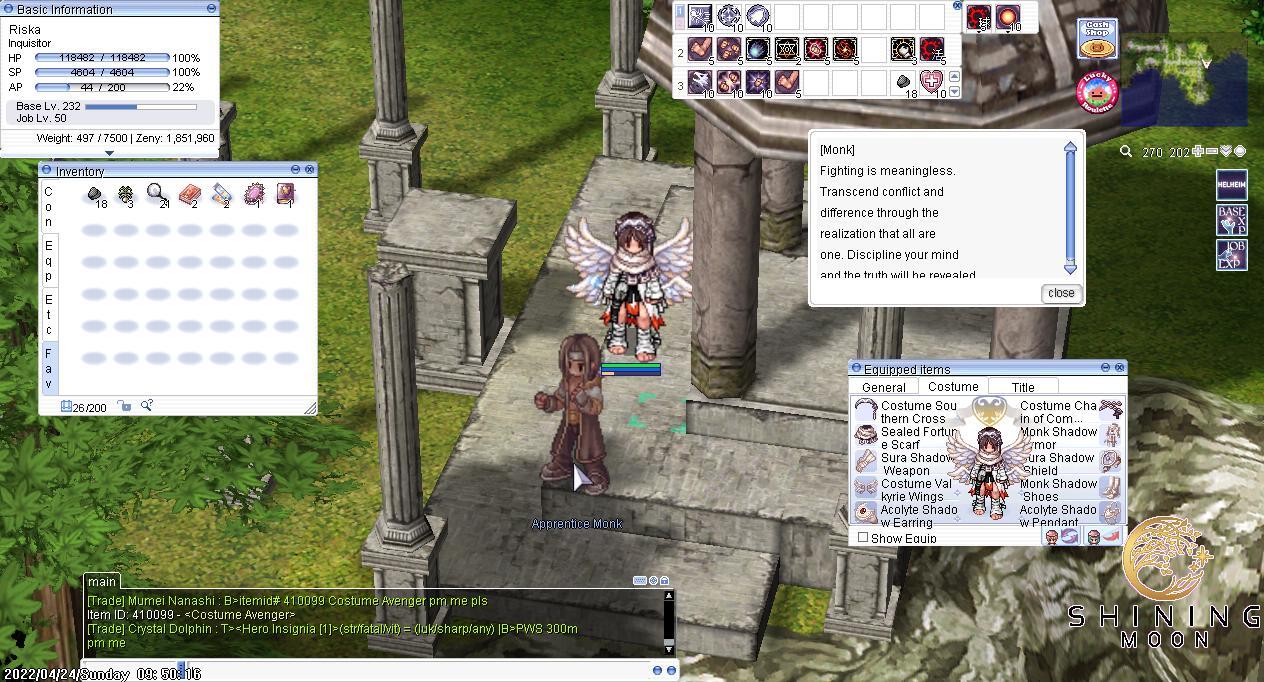Image resolution: width=1264 pixels, height=682 pixels.
Task: Click the HELHEIM button
Action: point(1231,185)
